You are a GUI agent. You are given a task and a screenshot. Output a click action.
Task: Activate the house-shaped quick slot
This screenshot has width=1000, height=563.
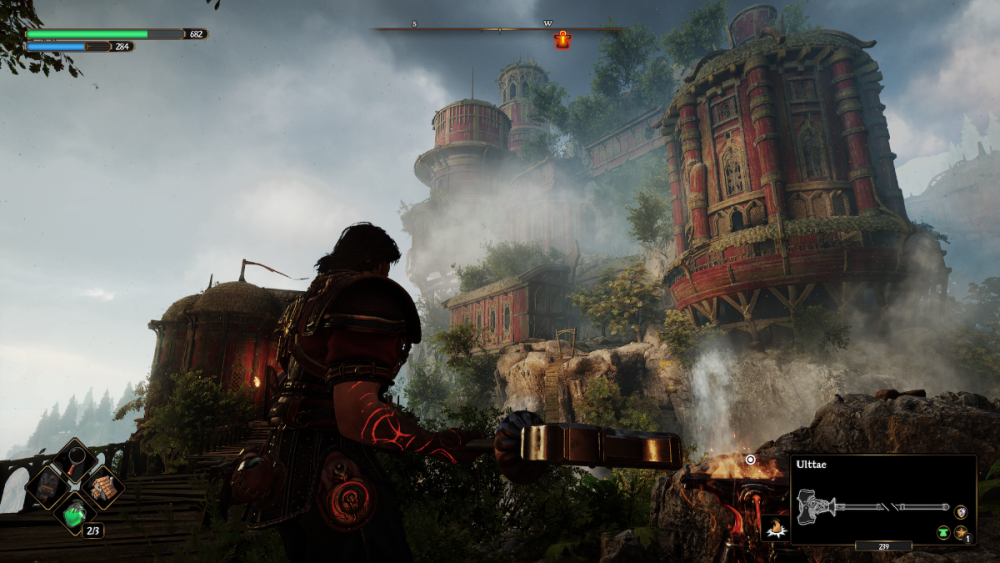[x=102, y=488]
